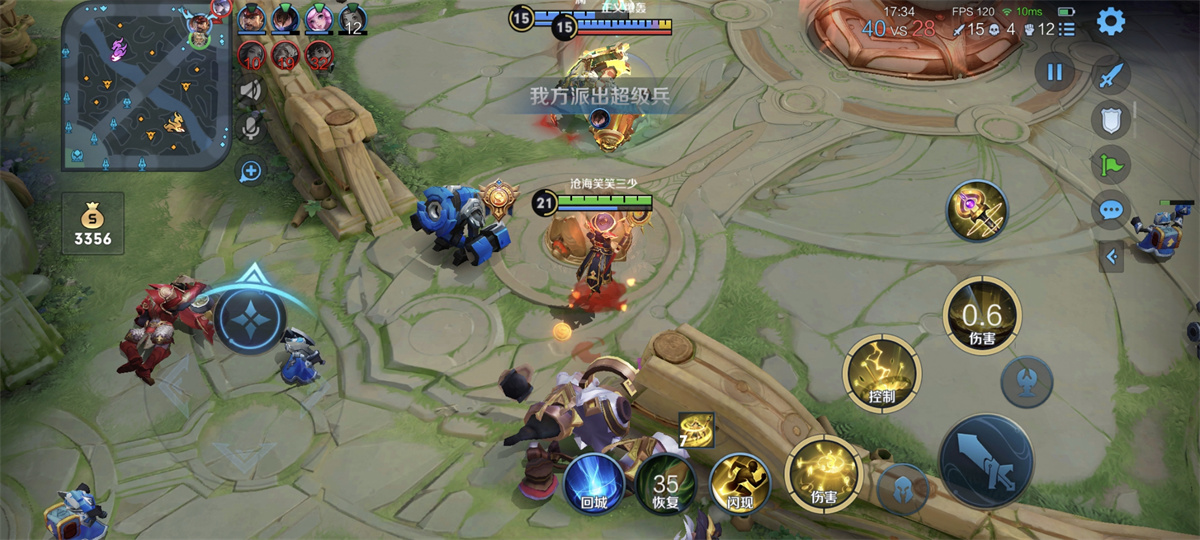Collapse the signal panel with the arrow
This screenshot has width=1200, height=540.
(1111, 256)
